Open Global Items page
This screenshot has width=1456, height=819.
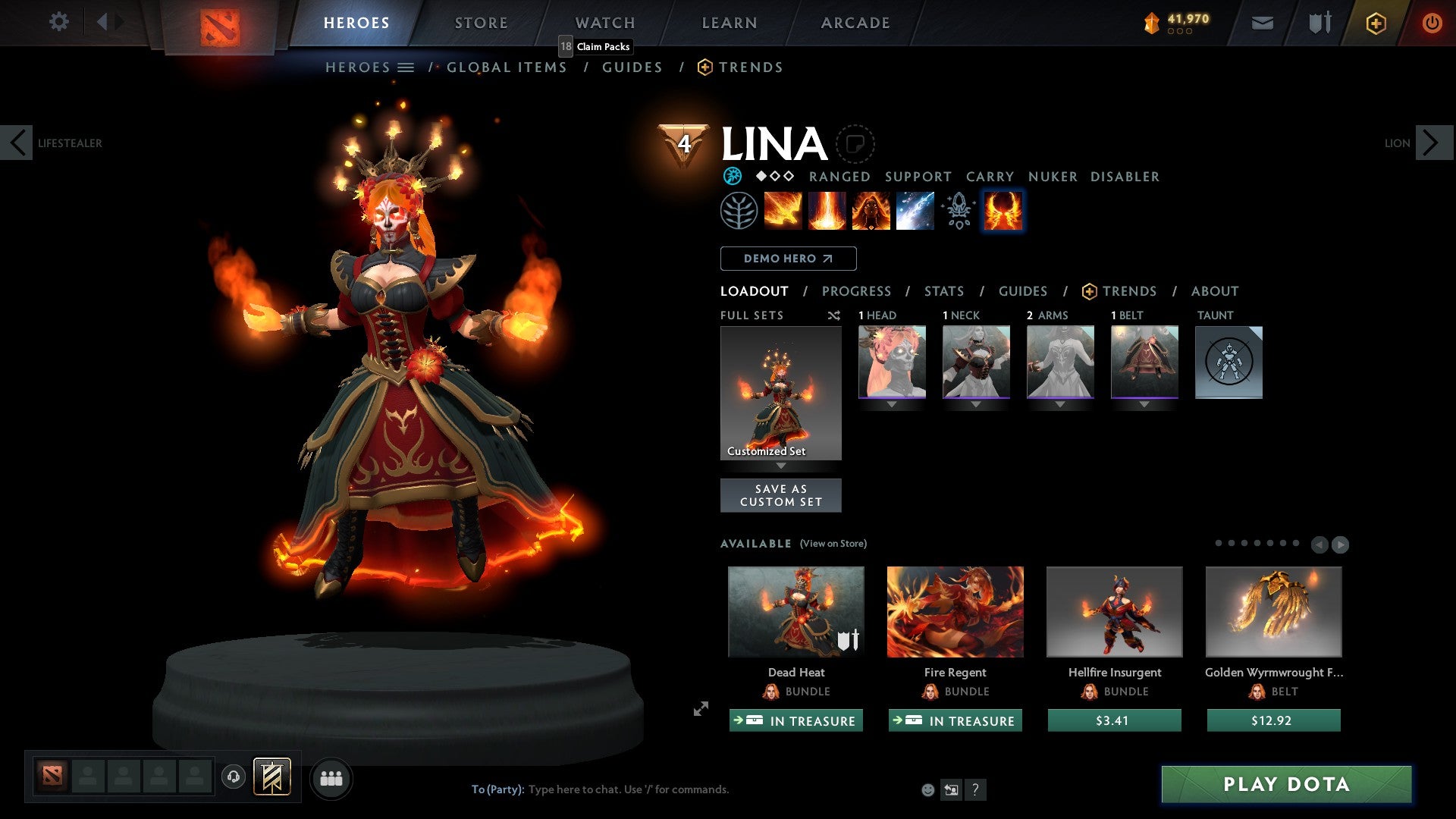point(507,67)
